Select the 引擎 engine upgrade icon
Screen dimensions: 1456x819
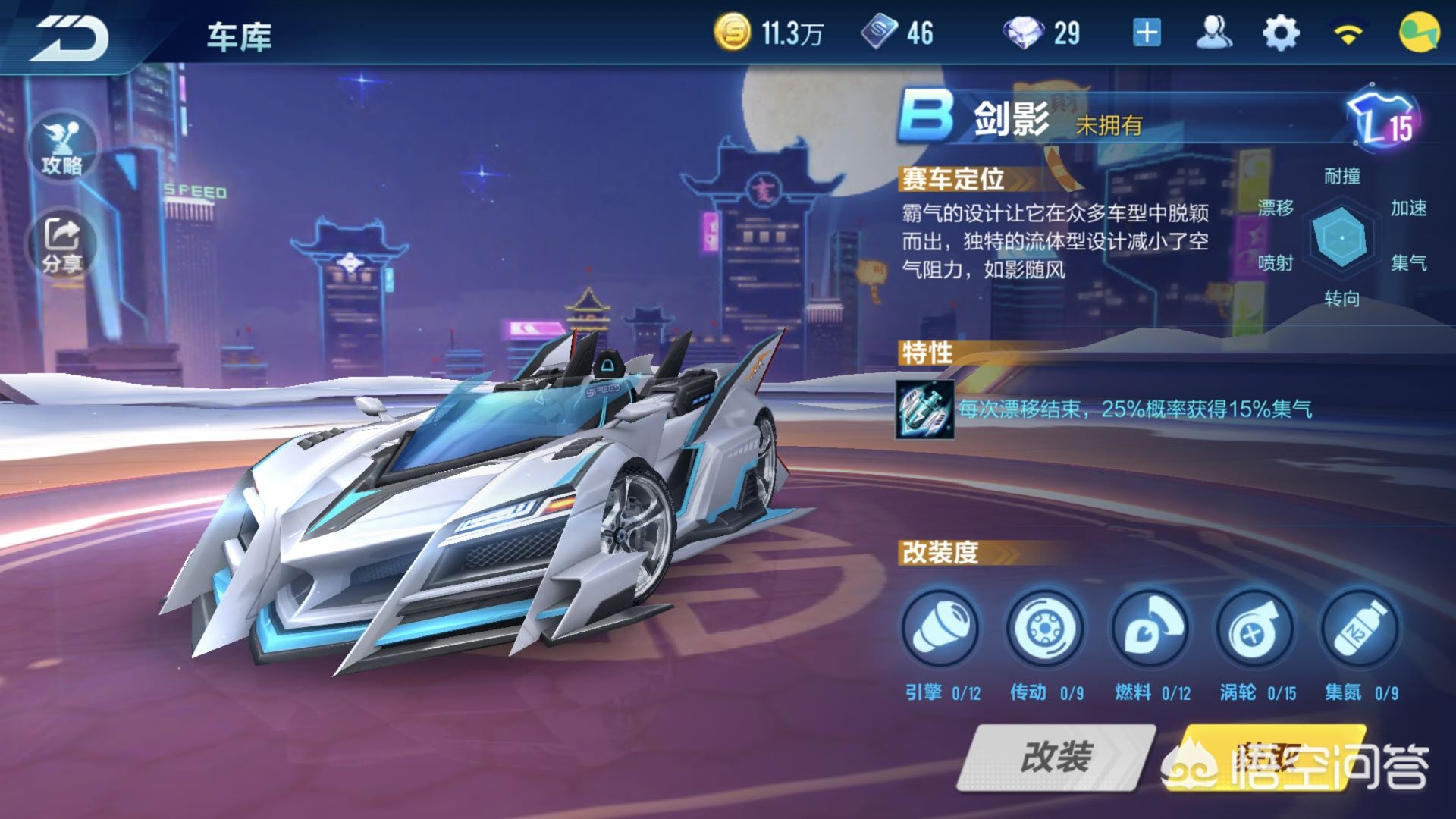940,629
